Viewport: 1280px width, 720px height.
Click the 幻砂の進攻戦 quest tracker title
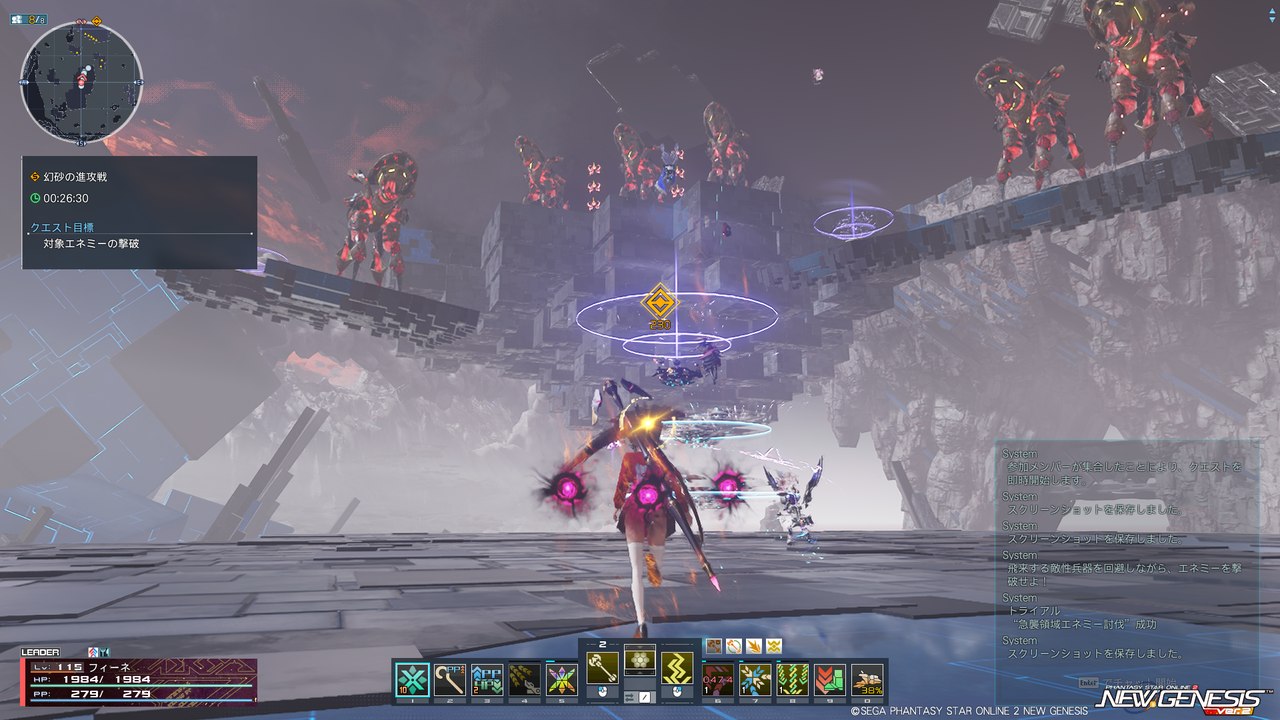[75, 176]
